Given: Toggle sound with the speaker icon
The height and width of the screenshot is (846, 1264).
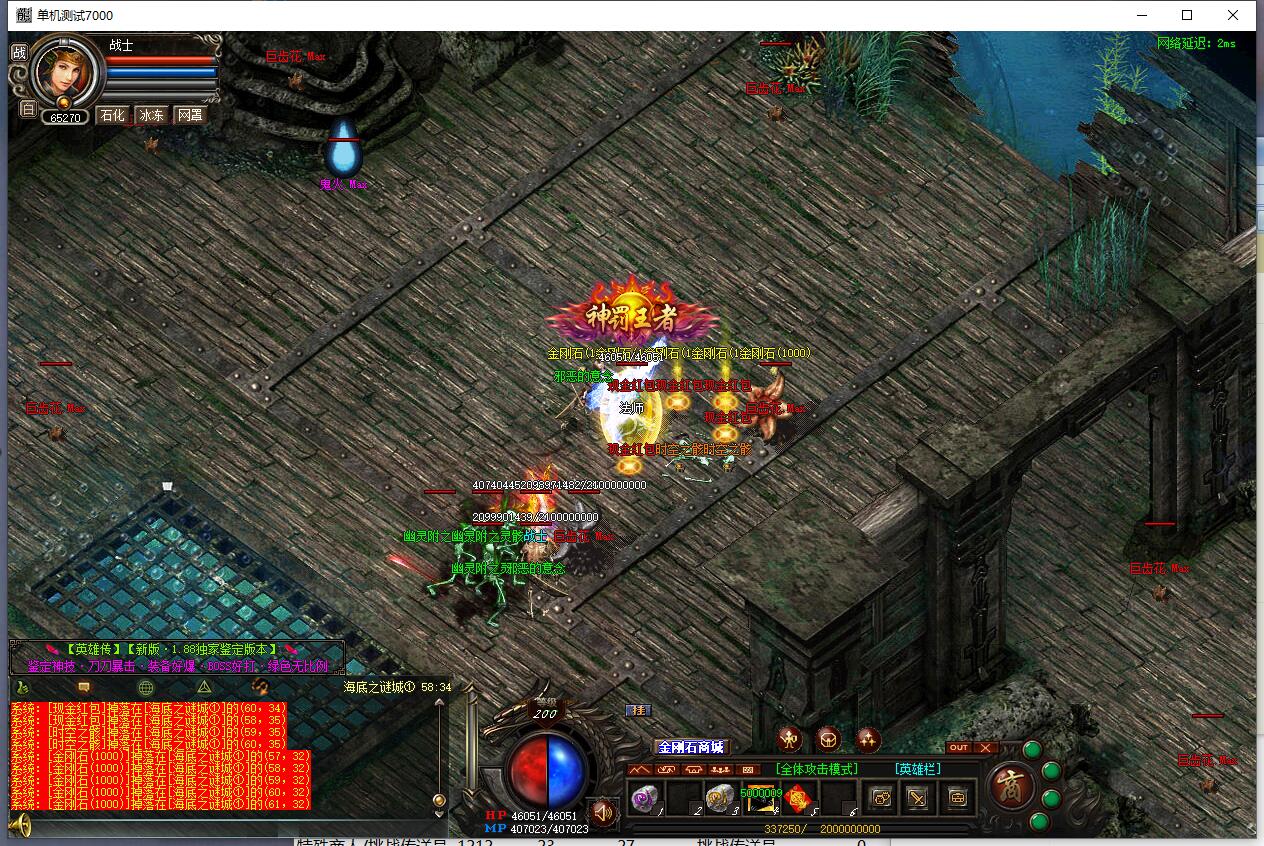Looking at the screenshot, I should [x=602, y=813].
